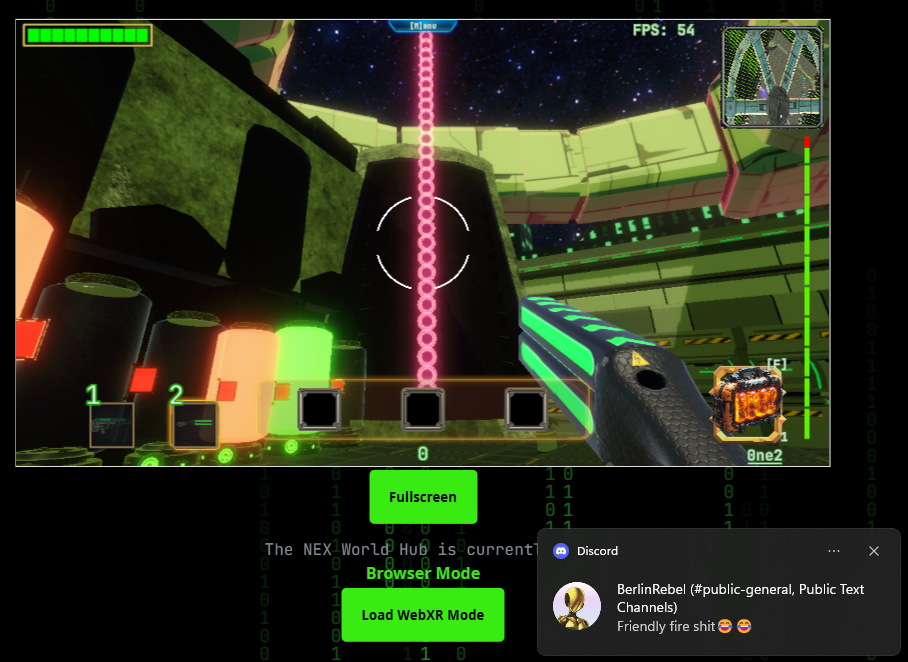The height and width of the screenshot is (662, 908).
Task: Load WebXR Mode
Action: [423, 615]
